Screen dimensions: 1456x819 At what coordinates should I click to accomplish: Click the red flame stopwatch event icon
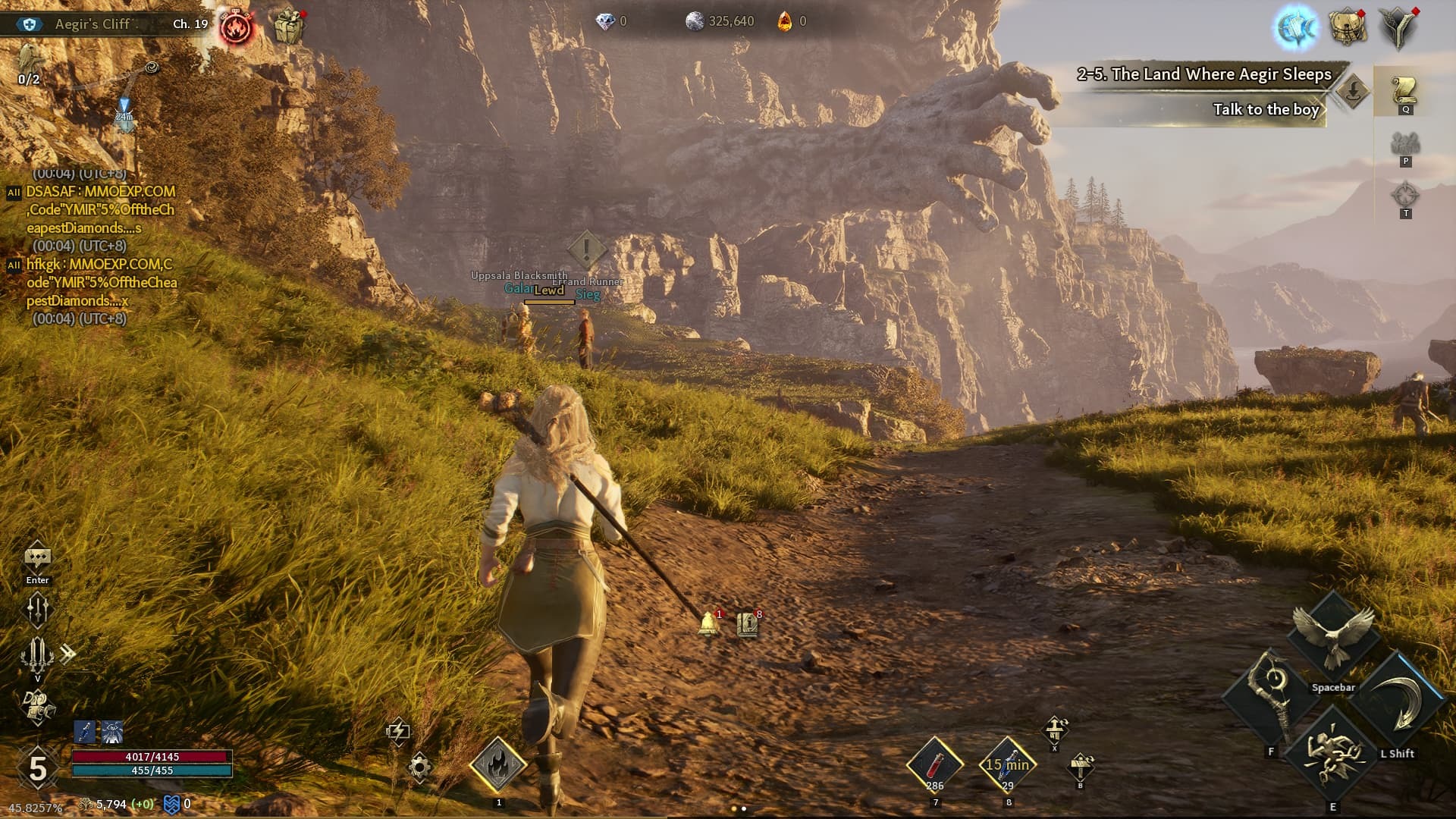pyautogui.click(x=237, y=28)
